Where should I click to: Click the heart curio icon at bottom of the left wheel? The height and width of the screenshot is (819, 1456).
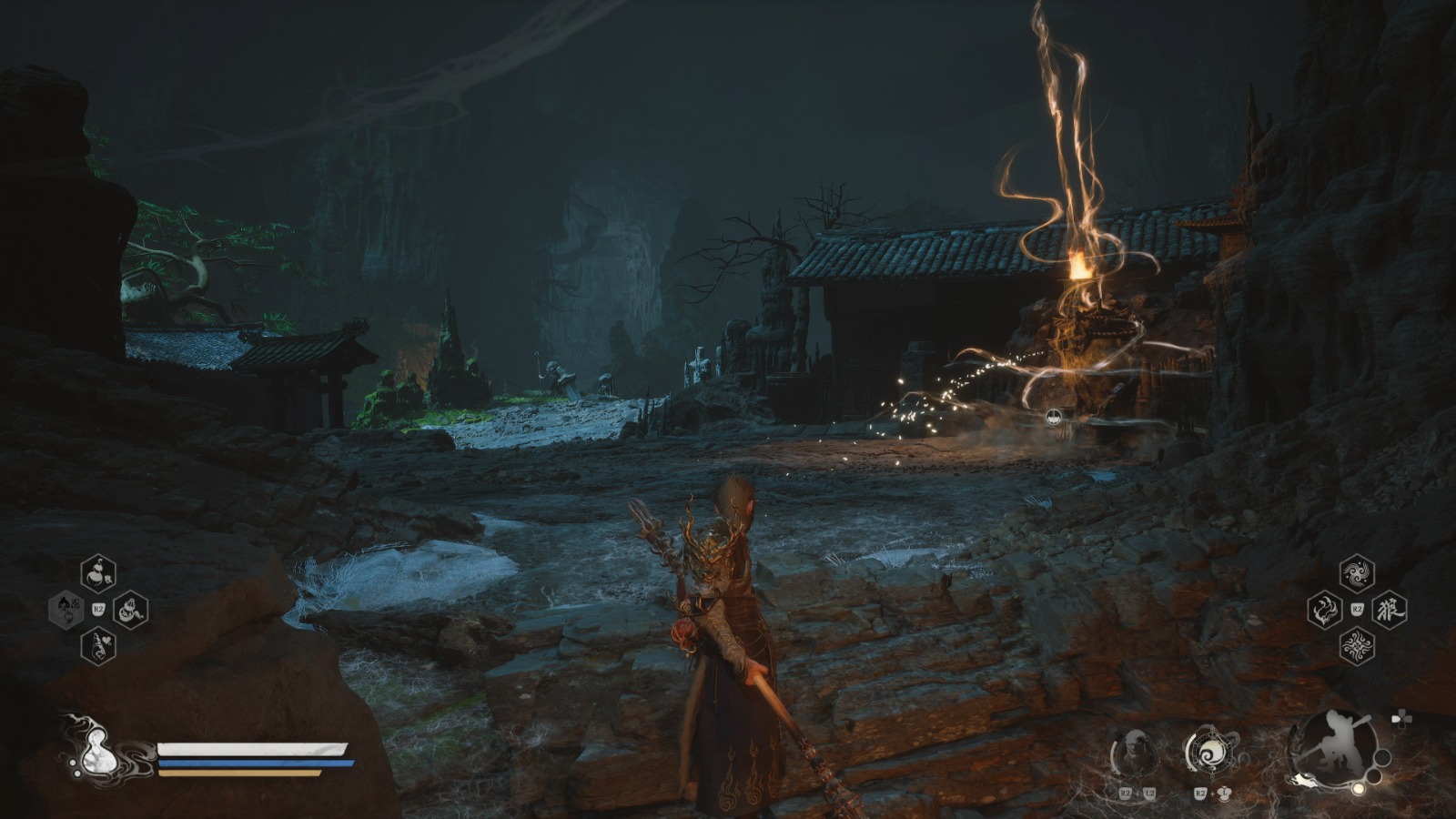98,646
